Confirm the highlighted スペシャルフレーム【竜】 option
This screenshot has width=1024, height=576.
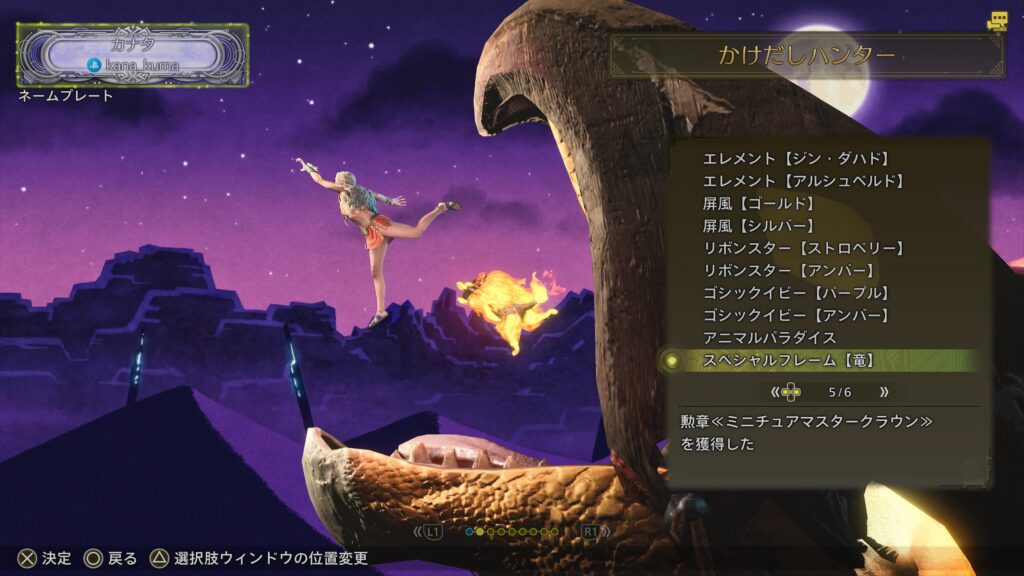tap(789, 360)
